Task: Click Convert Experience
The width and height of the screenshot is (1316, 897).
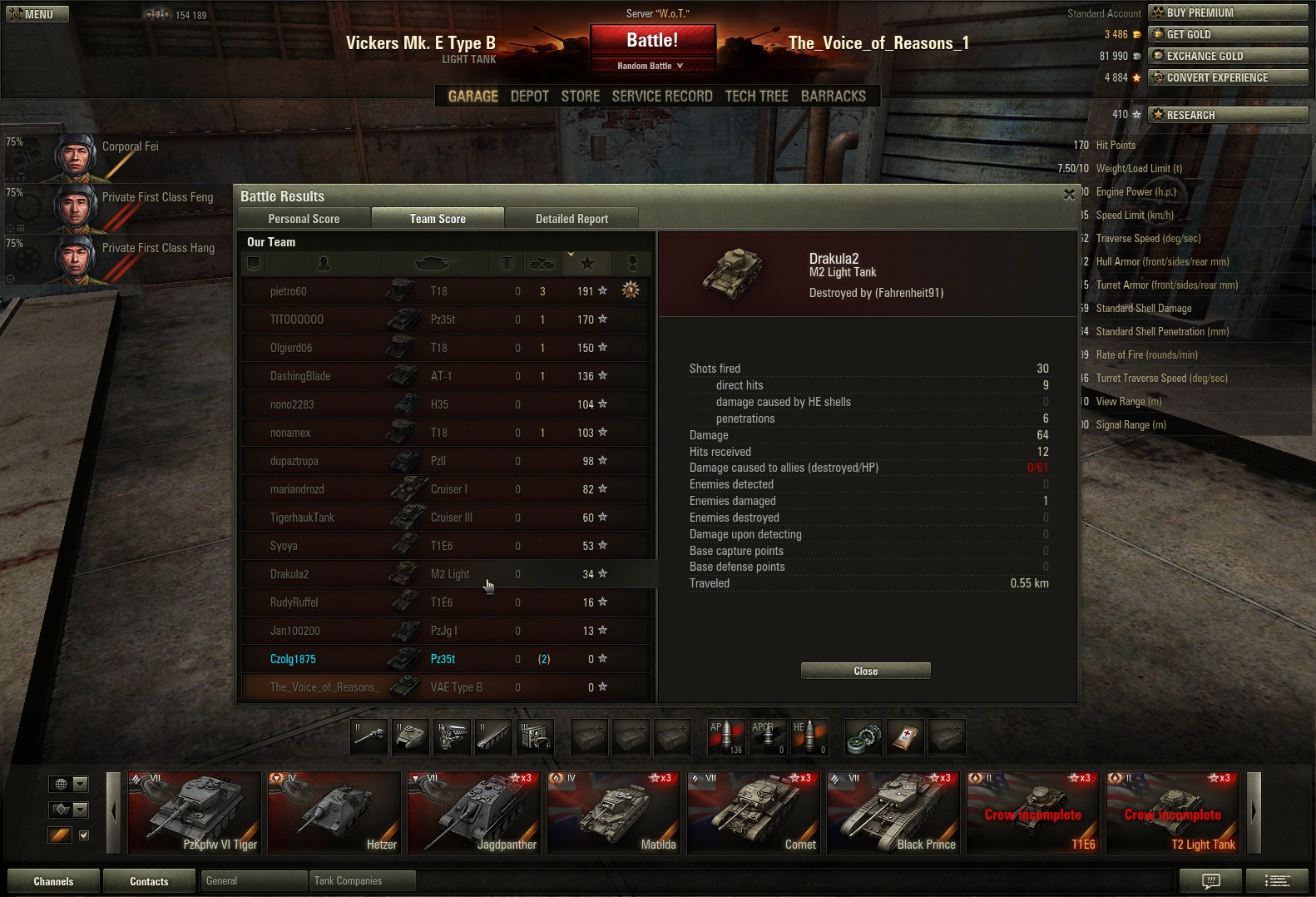Action: coord(1227,77)
